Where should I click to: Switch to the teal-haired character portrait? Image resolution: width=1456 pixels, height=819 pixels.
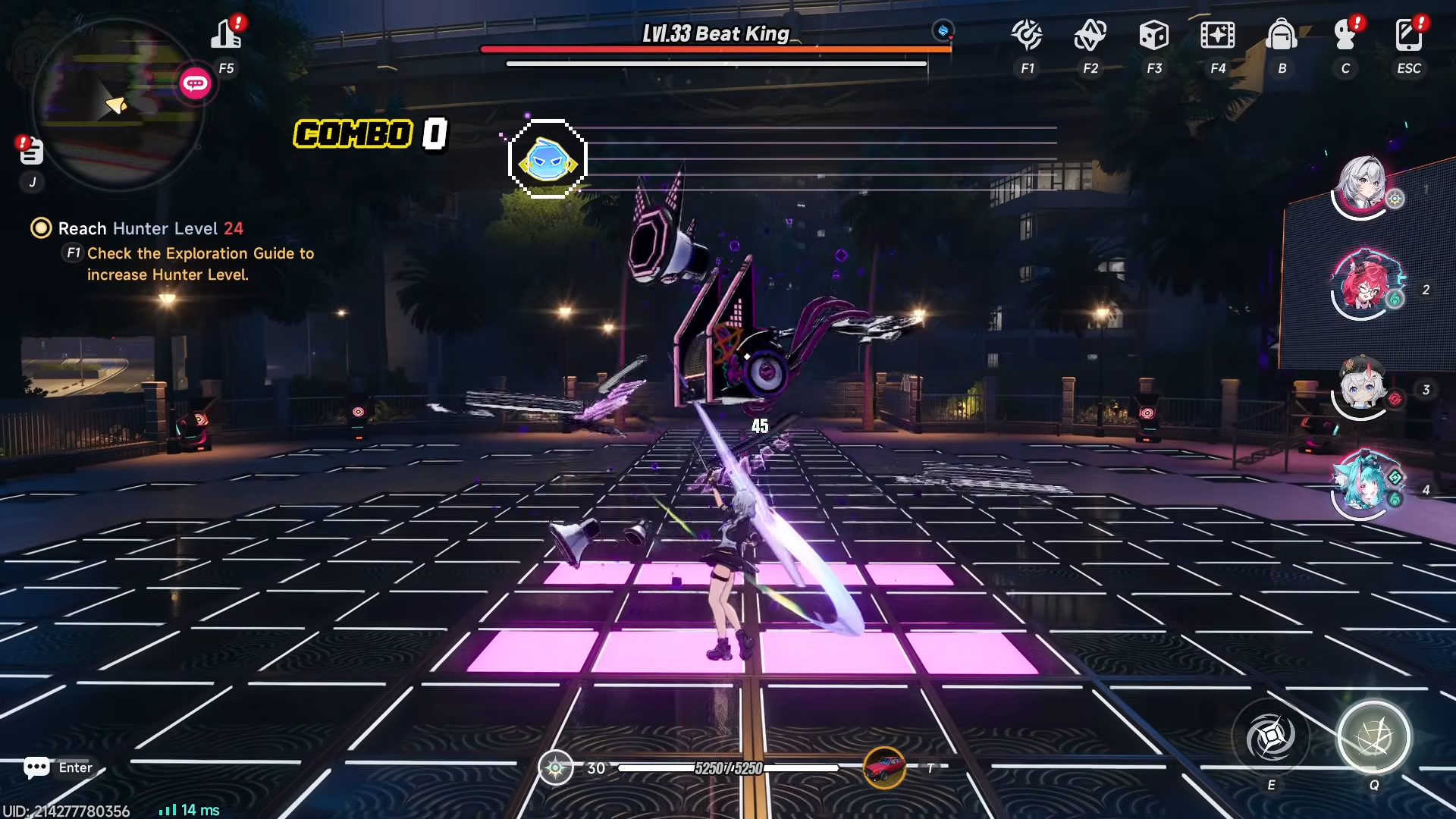point(1363,486)
